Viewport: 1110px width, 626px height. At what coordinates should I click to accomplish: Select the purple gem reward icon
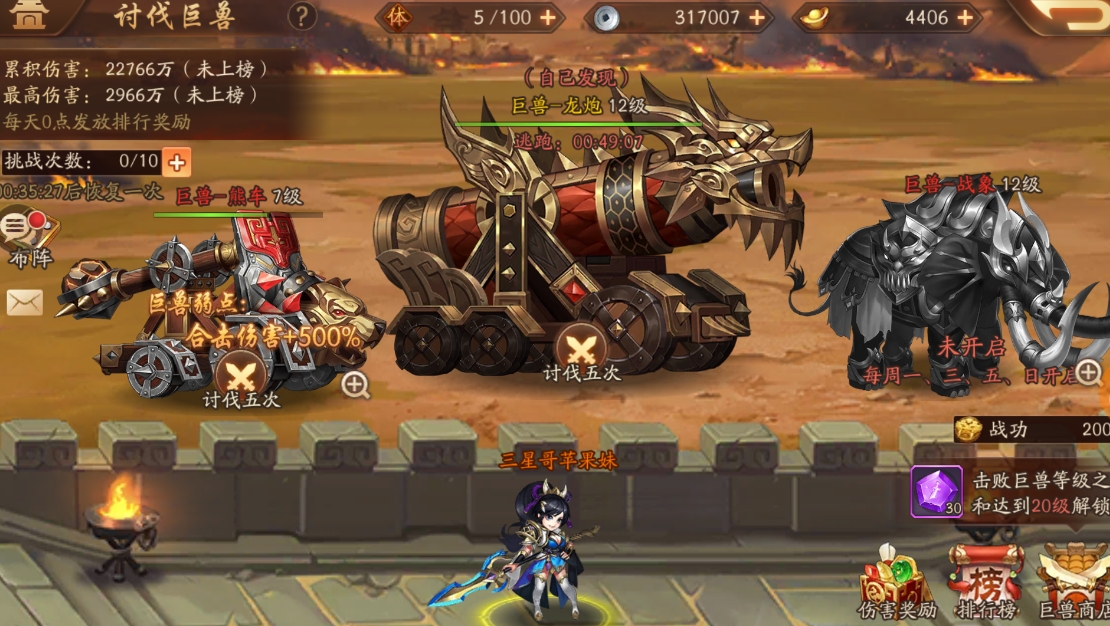pyautogui.click(x=936, y=491)
